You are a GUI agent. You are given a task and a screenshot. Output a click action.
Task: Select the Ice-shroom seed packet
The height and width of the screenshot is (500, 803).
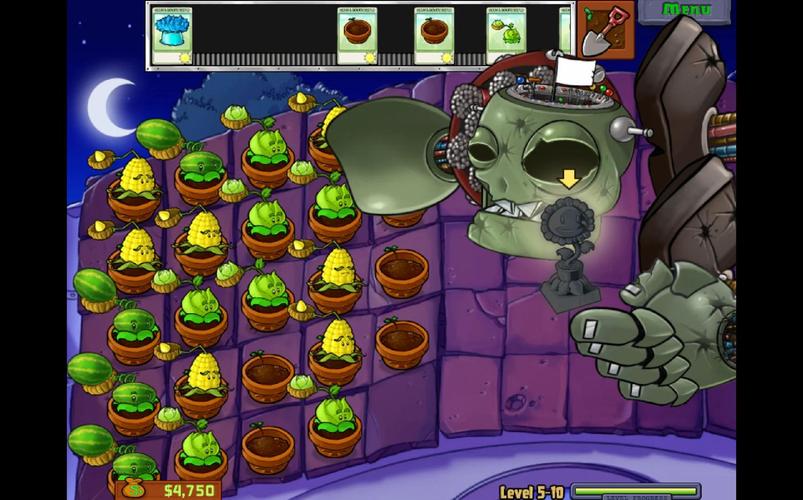[x=172, y=35]
